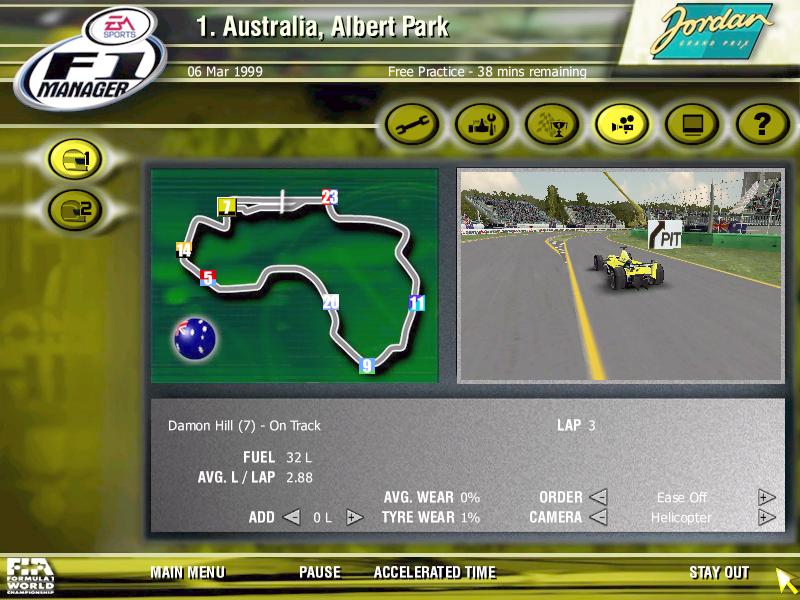Choose the Stay Out option
This screenshot has width=800, height=600.
click(x=719, y=573)
